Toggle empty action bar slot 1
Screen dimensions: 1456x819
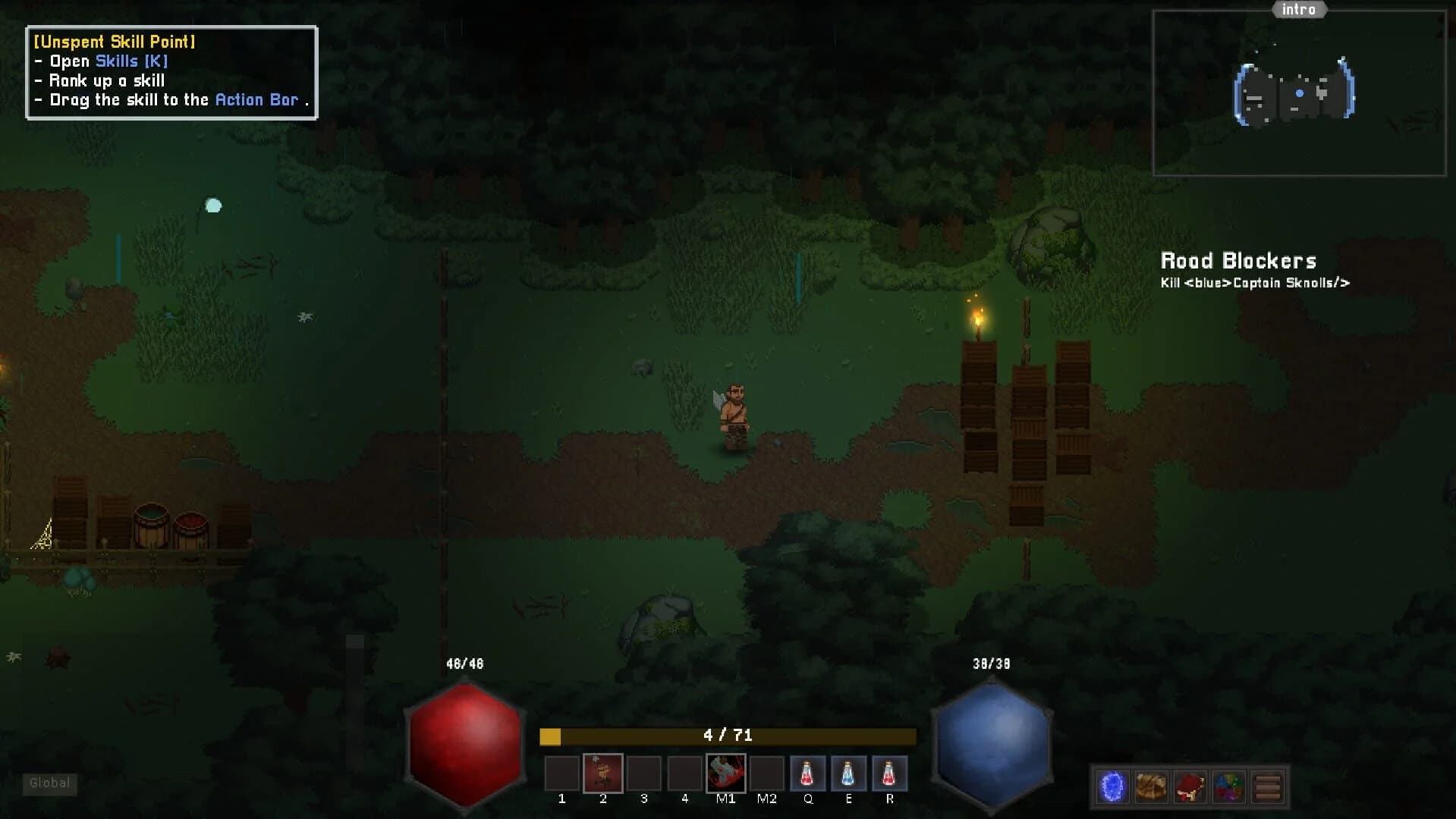[562, 772]
